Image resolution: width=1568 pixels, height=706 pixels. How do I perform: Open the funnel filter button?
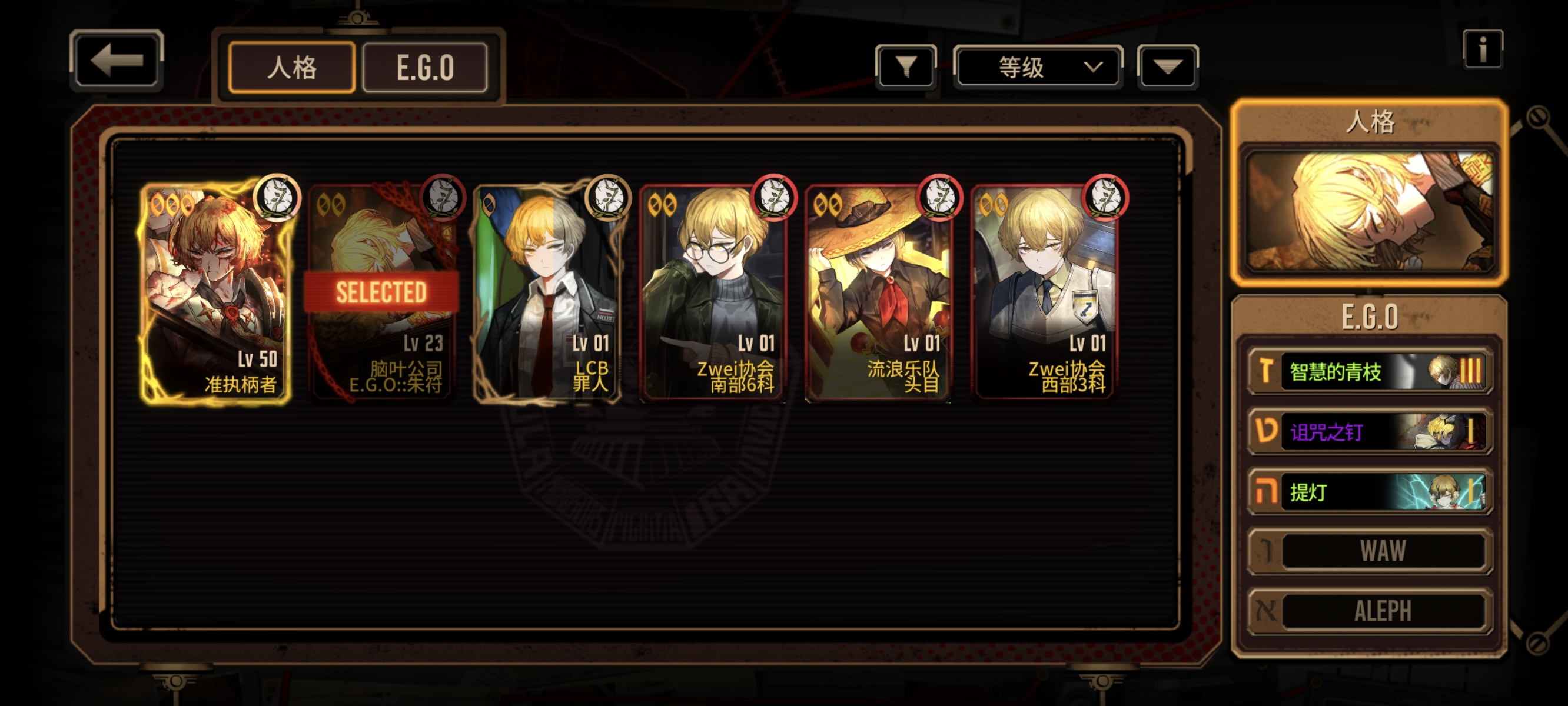point(906,67)
